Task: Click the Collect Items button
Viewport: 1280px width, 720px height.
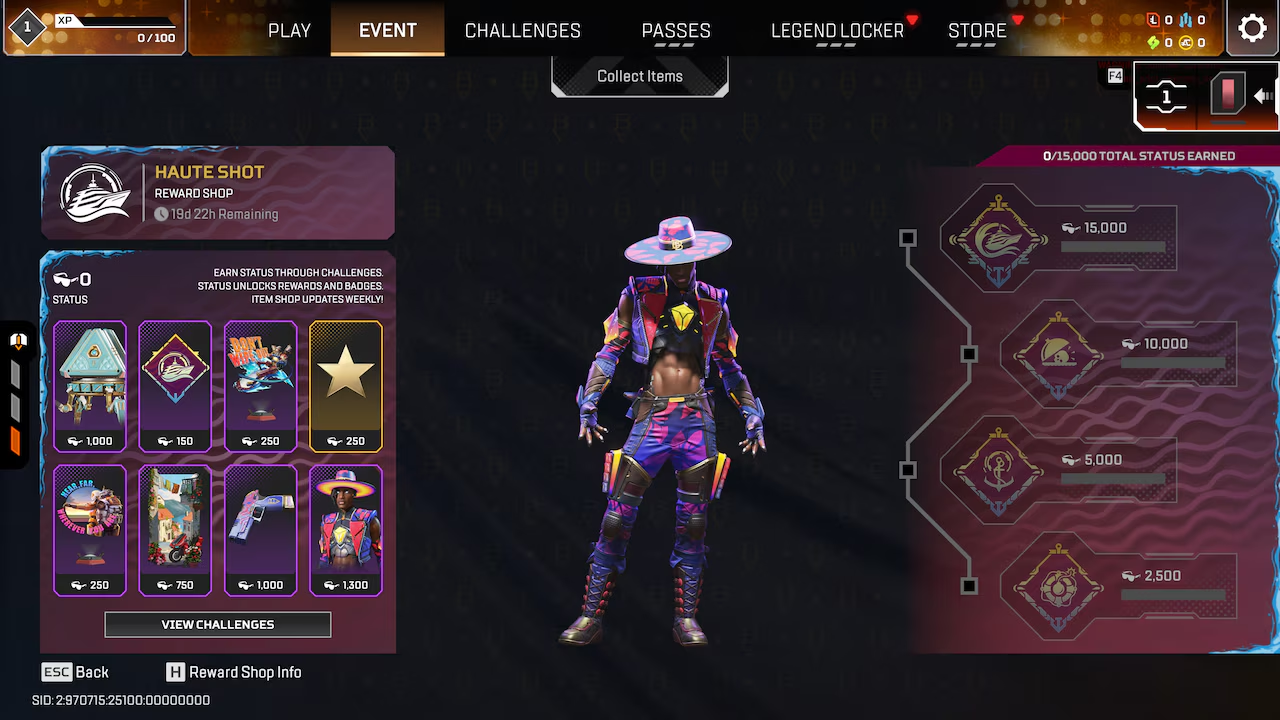Action: [640, 76]
